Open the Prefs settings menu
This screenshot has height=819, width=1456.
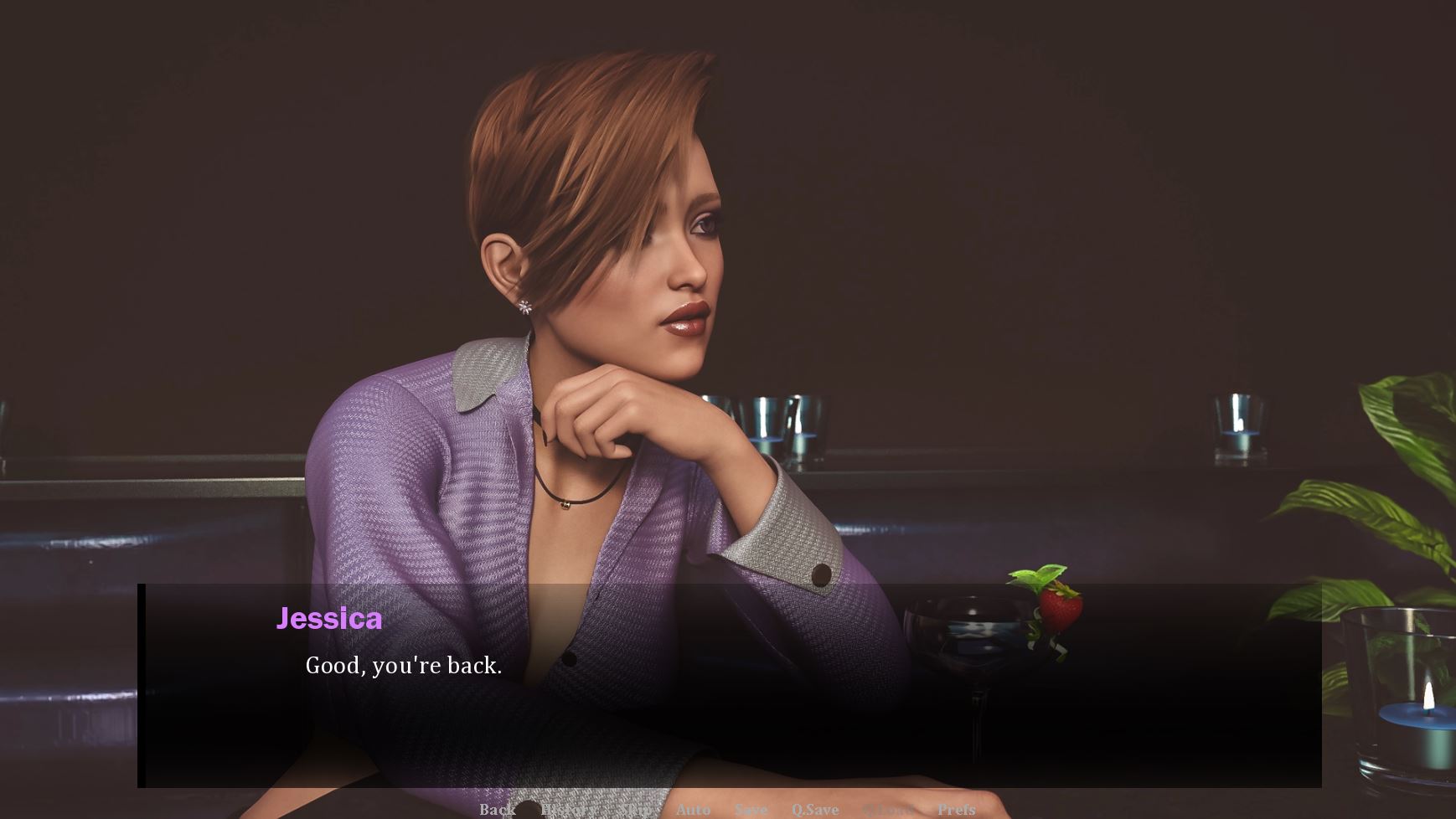tap(956, 809)
